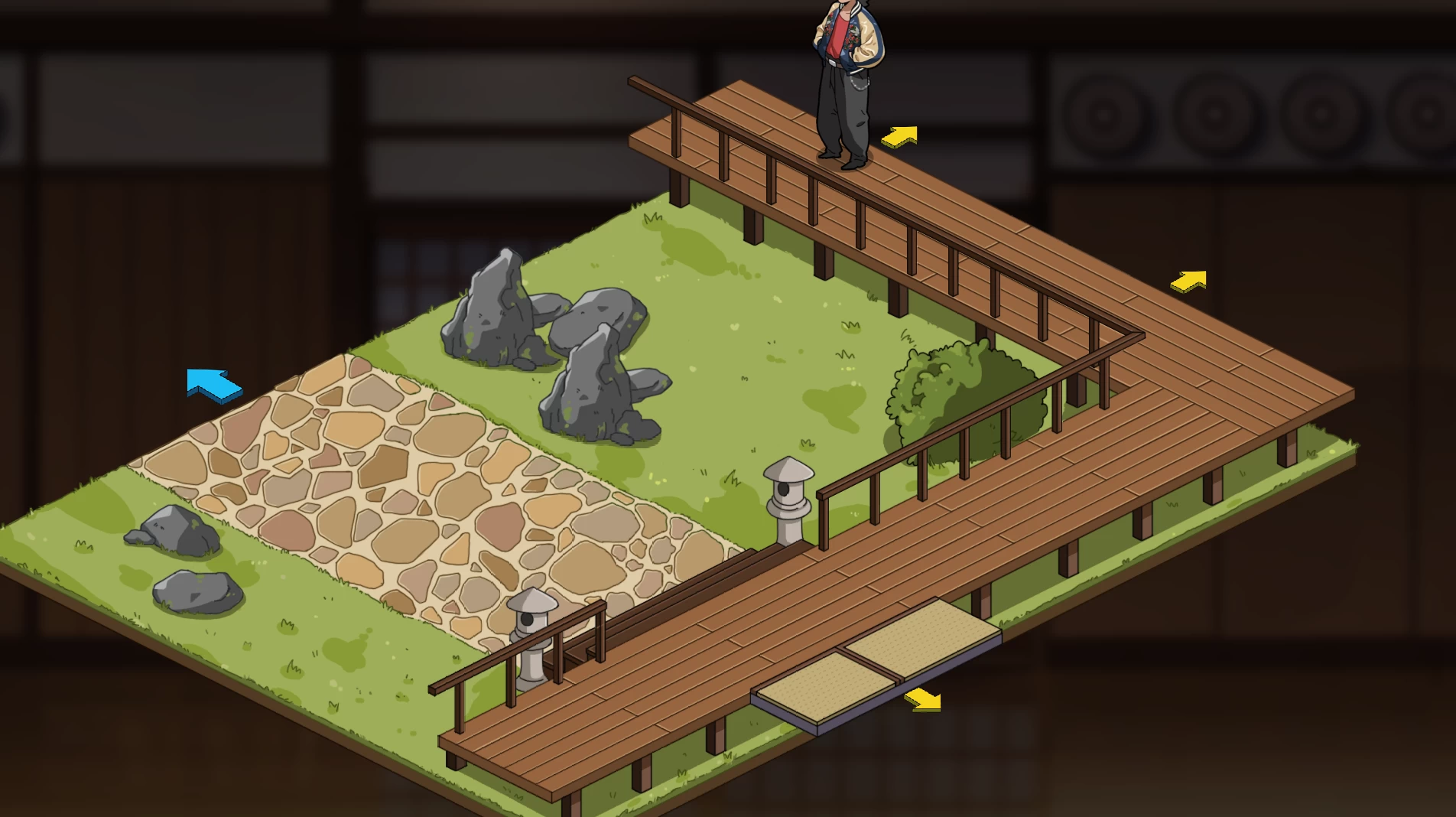Select the yellow arrow beneath the tatami mats

[923, 699]
